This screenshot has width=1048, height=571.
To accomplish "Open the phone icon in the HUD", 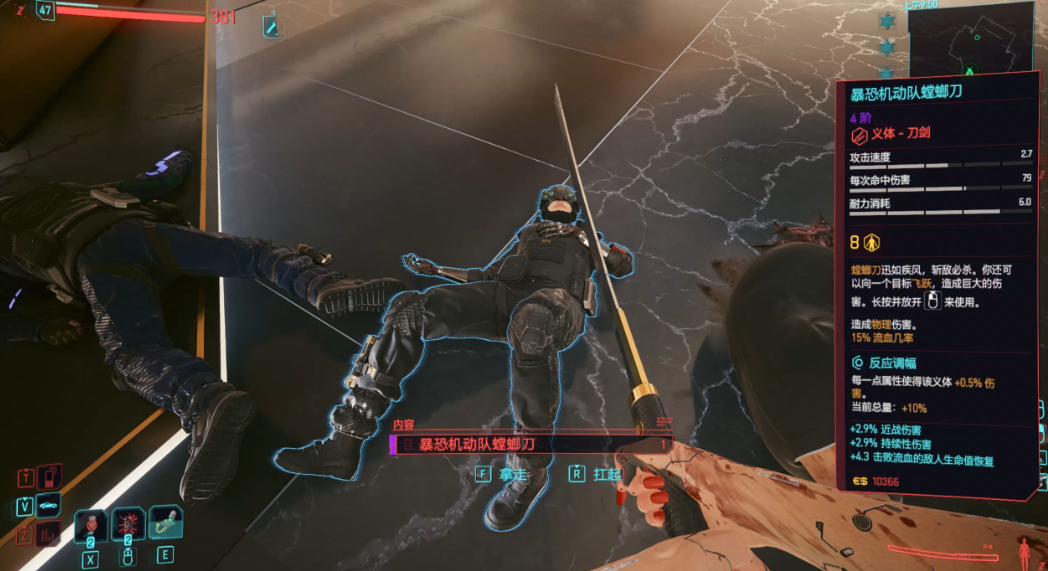I will [48, 476].
